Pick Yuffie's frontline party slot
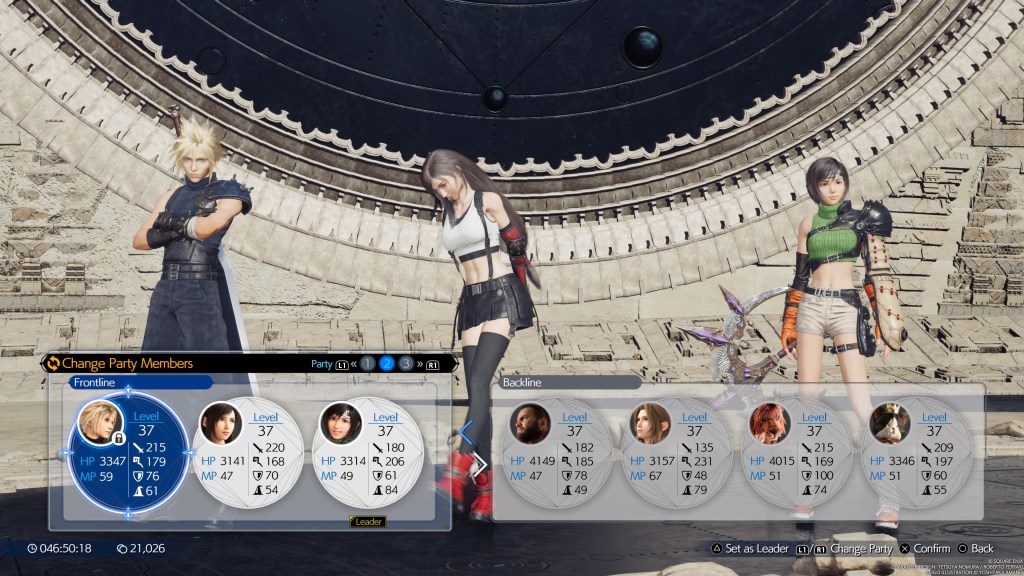Screen dimensions: 1024x576 click(370, 455)
